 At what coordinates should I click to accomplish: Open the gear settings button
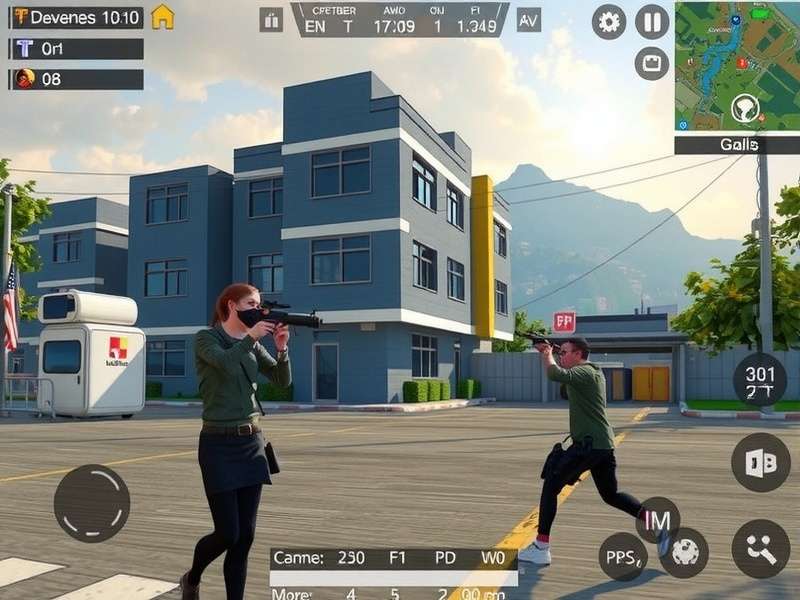coord(609,21)
